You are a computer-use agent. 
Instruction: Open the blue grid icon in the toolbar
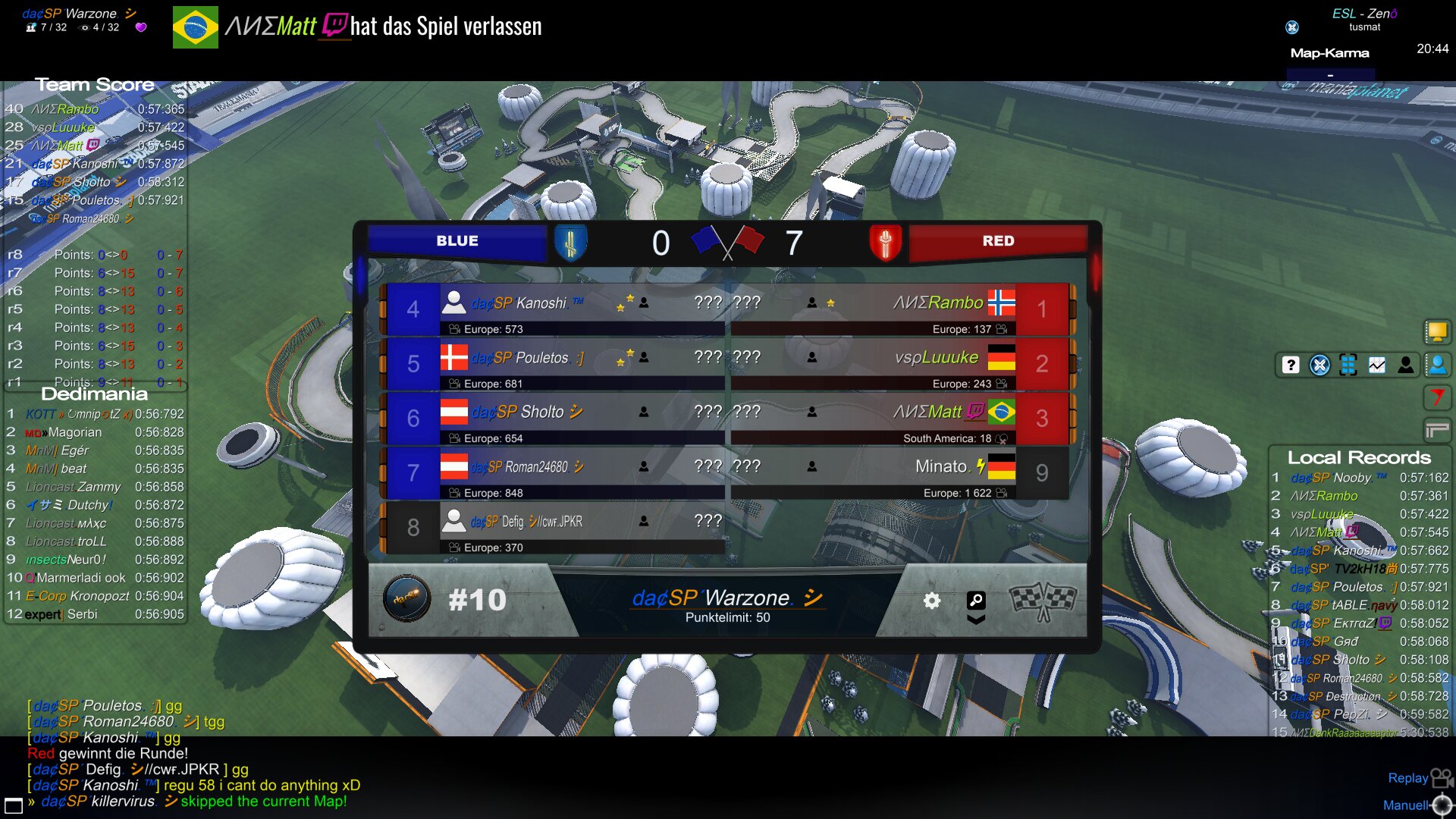(1348, 365)
